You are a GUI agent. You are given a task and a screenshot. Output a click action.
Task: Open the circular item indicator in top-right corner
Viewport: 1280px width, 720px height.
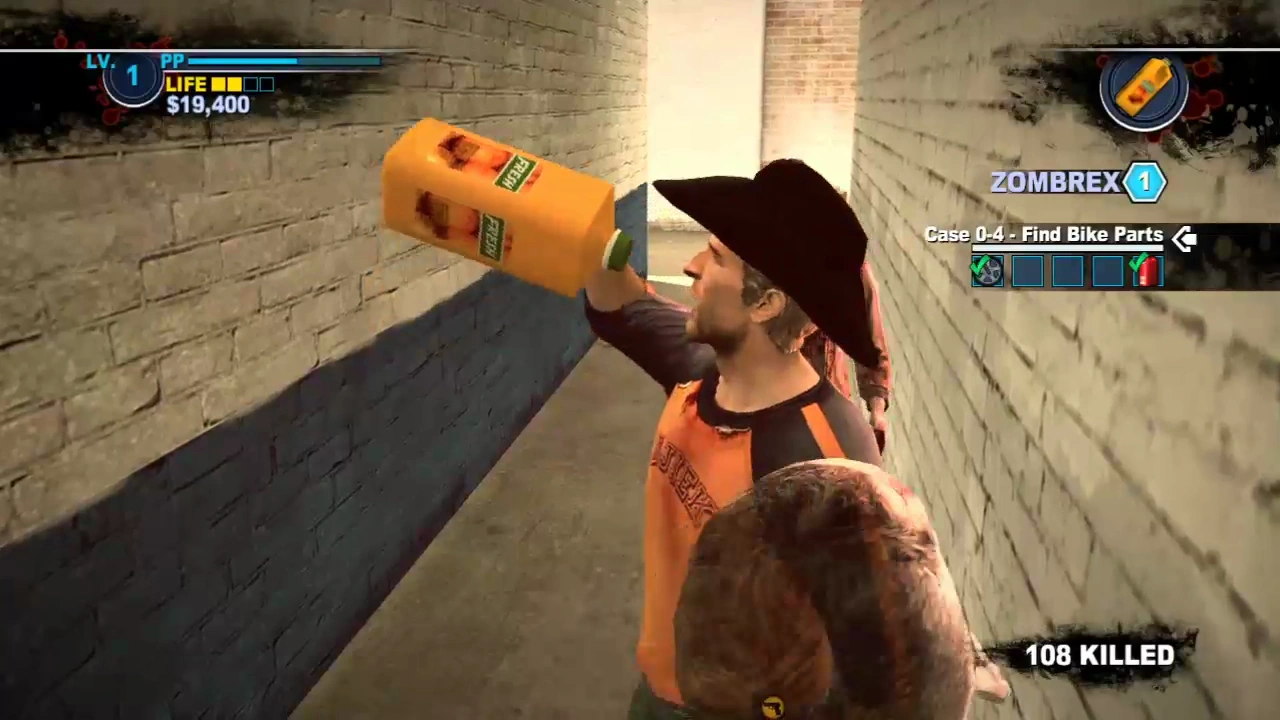tap(1145, 90)
